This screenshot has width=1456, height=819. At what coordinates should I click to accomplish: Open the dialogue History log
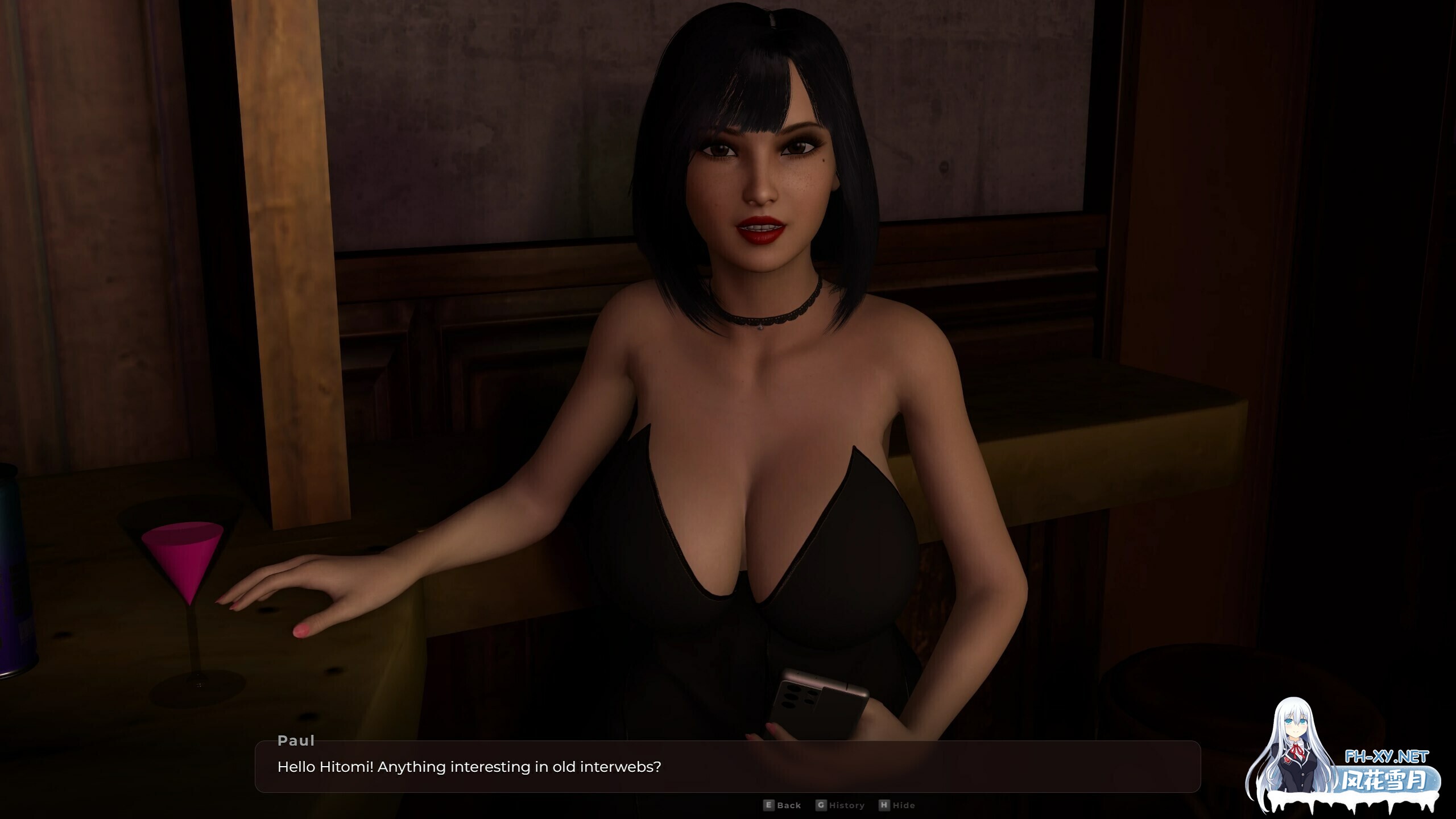tap(841, 805)
